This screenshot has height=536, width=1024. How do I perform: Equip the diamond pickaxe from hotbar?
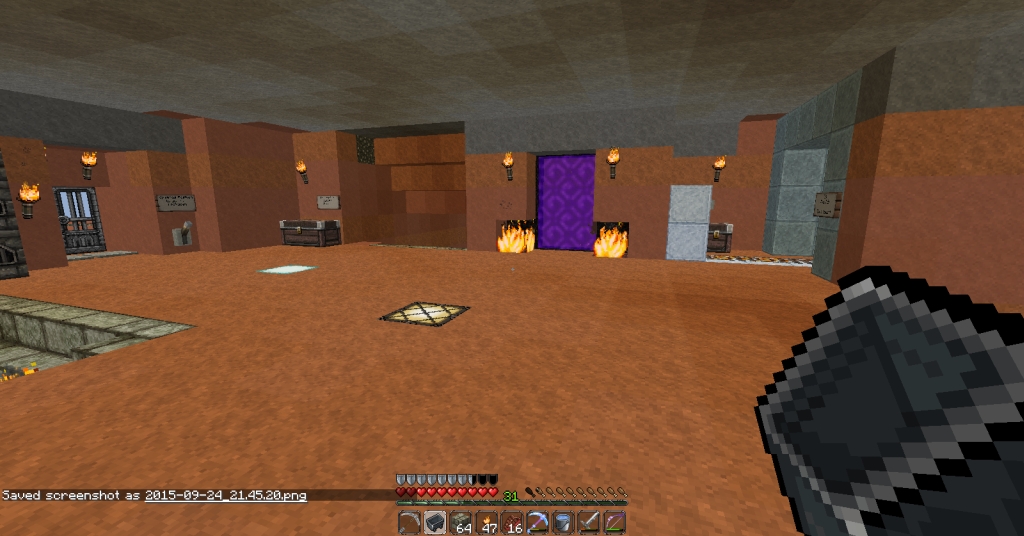pyautogui.click(x=538, y=523)
